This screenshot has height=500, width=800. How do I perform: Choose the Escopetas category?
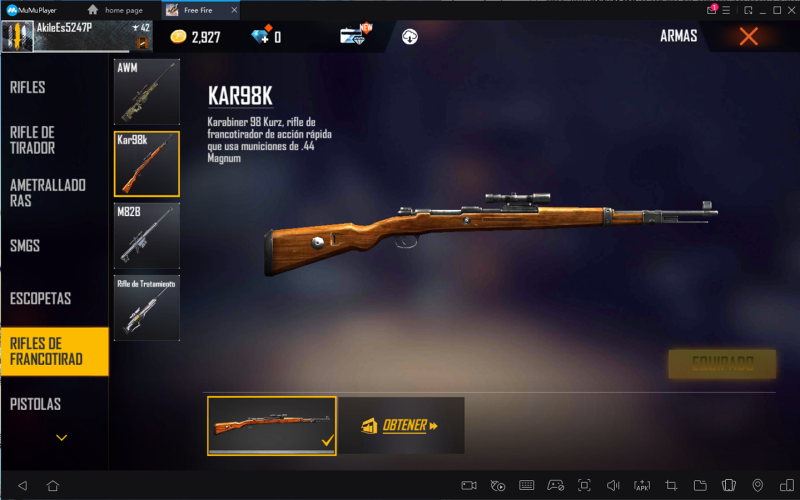40,298
